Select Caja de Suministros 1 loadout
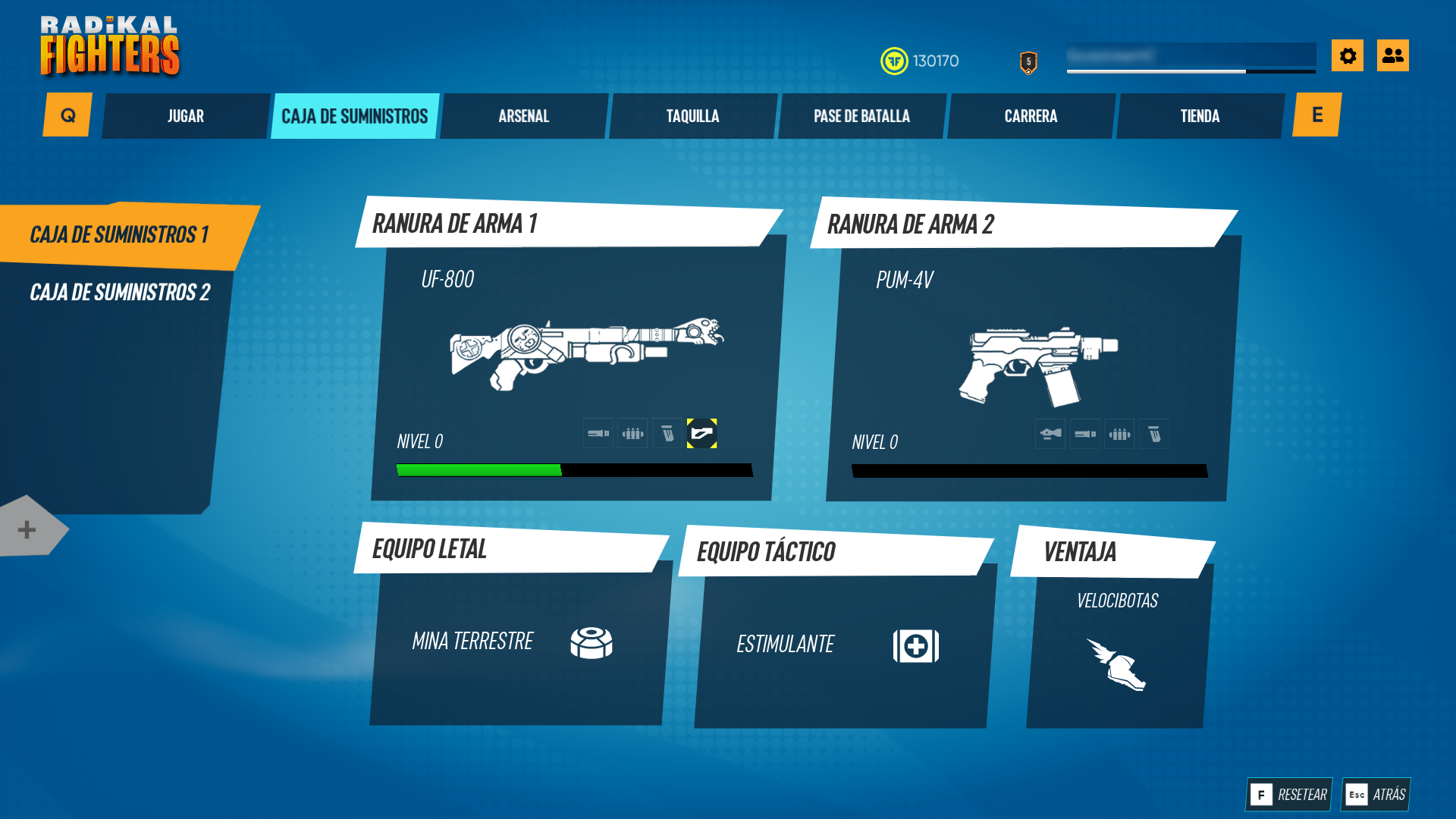The width and height of the screenshot is (1456, 819). (x=119, y=235)
